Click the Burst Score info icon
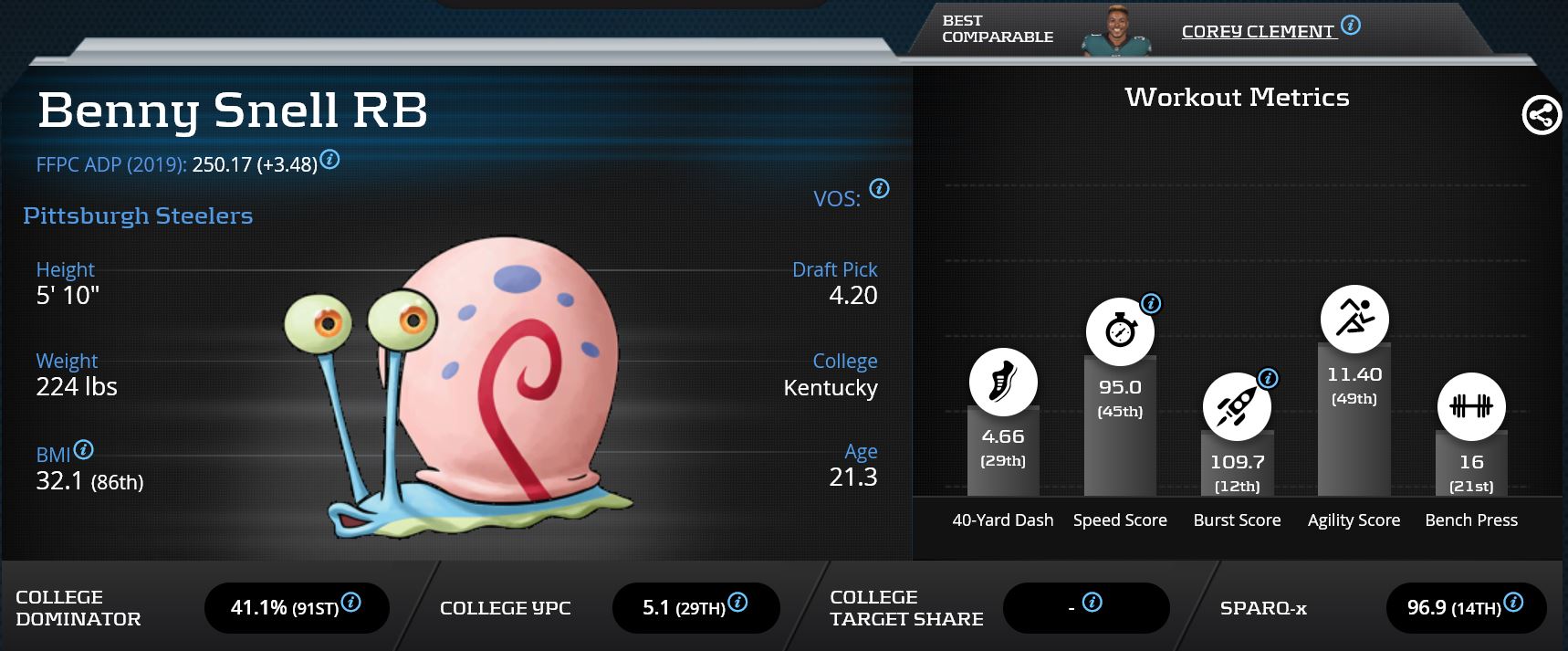Viewport: 1568px width, 651px height. pos(1268,378)
